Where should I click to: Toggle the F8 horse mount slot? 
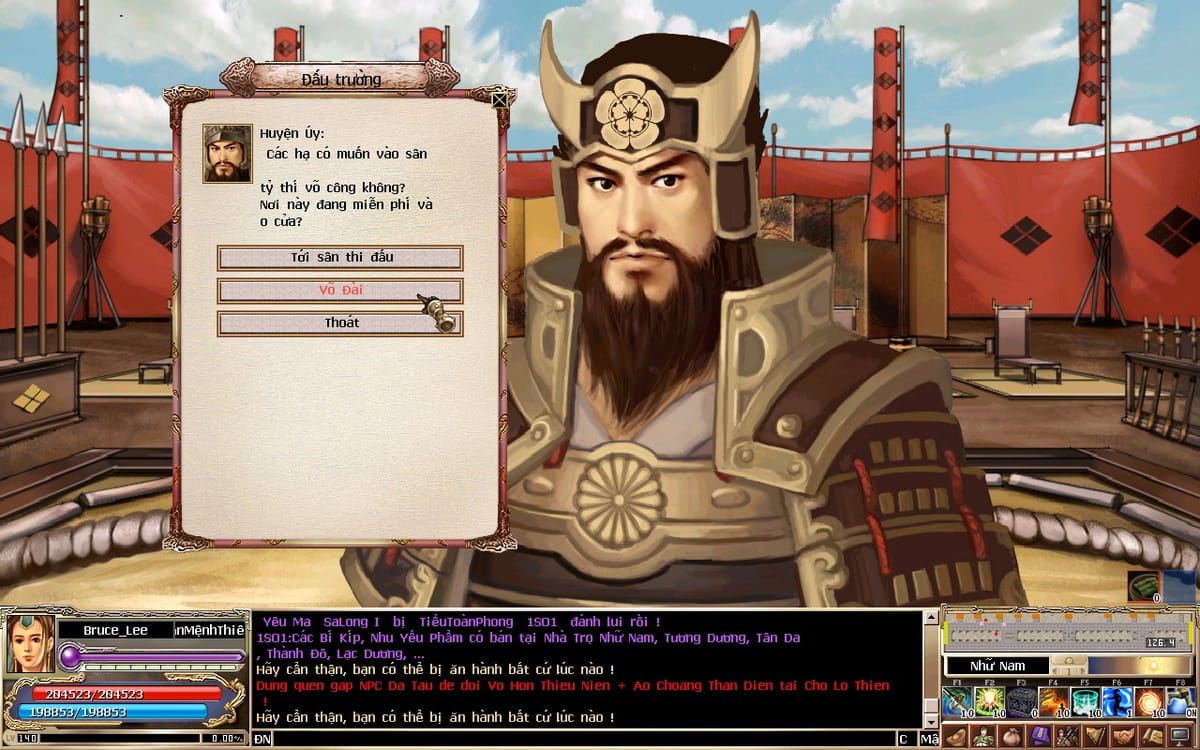point(1181,700)
